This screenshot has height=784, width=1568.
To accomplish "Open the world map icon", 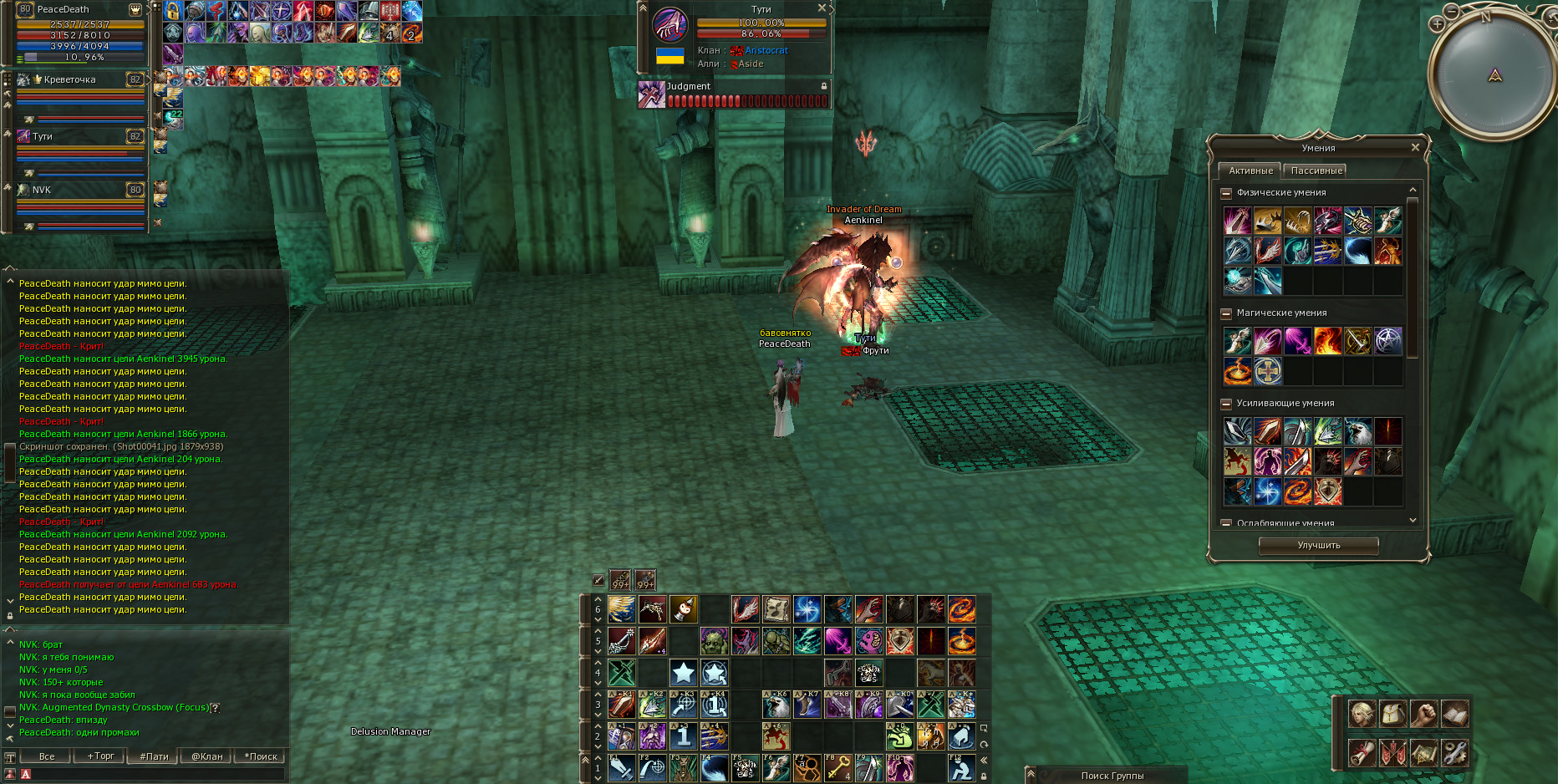I will tap(1423, 752).
